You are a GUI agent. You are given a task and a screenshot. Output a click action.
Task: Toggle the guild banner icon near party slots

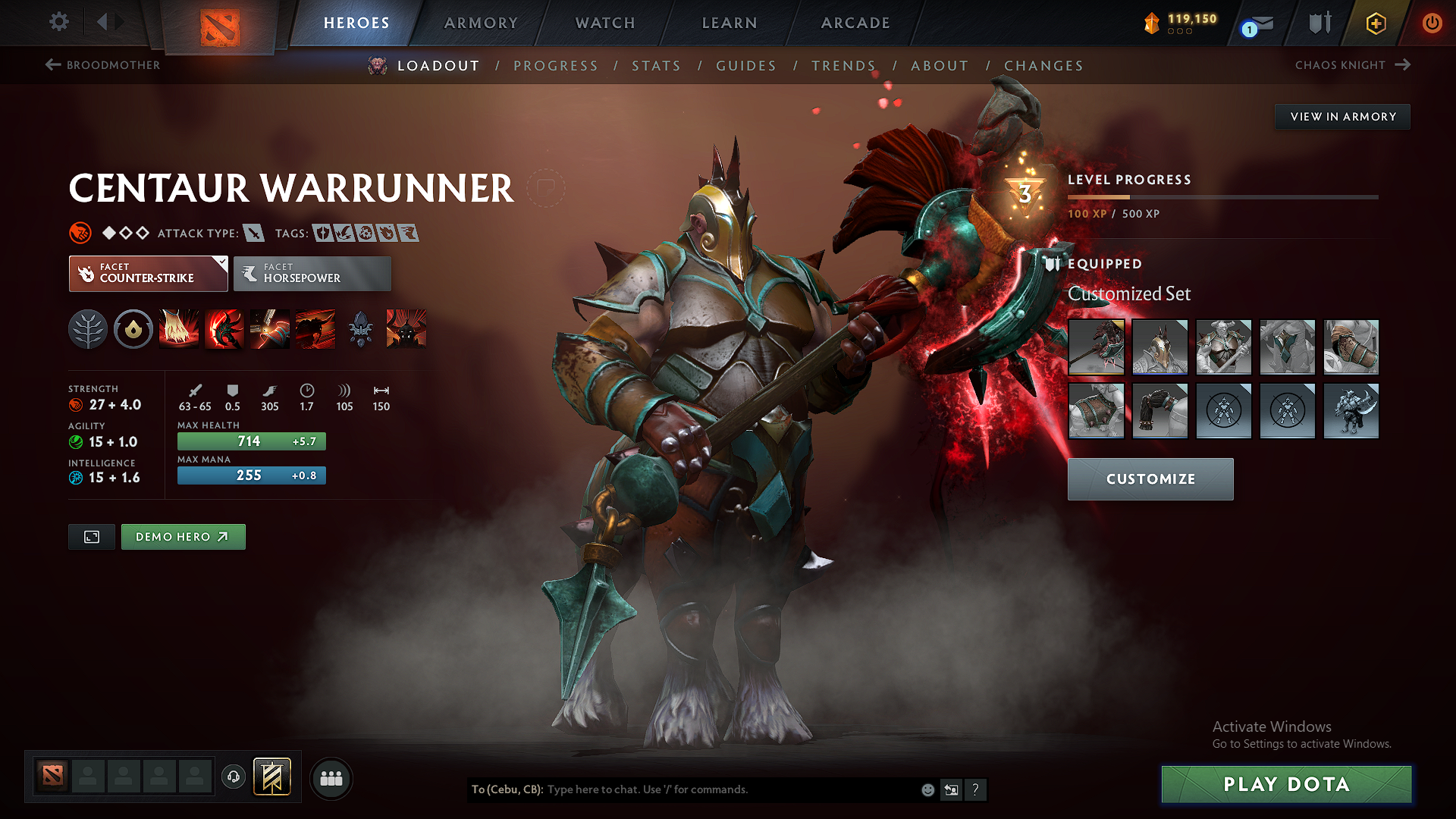click(x=272, y=777)
